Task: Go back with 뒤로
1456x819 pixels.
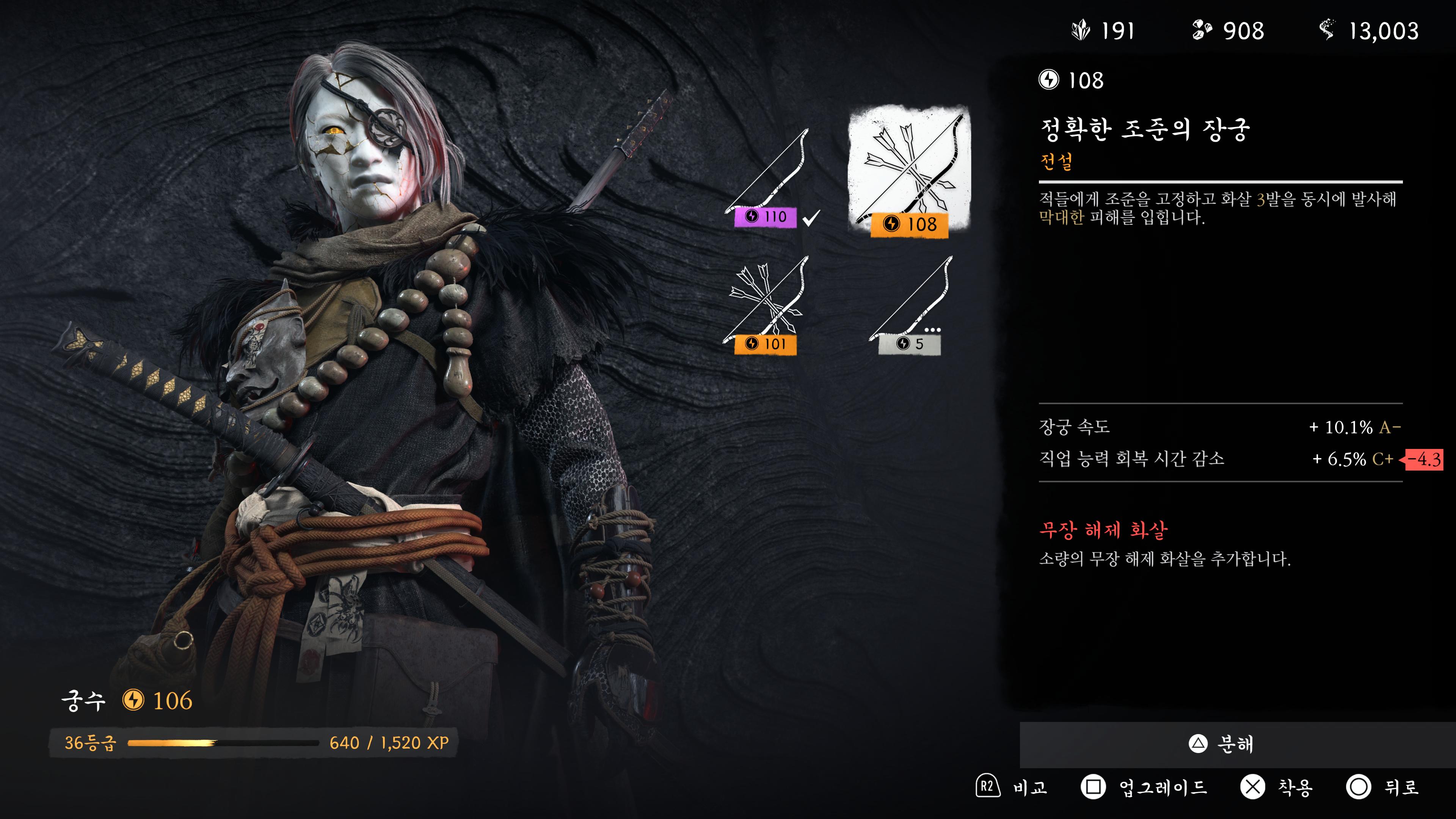Action: (1382, 787)
